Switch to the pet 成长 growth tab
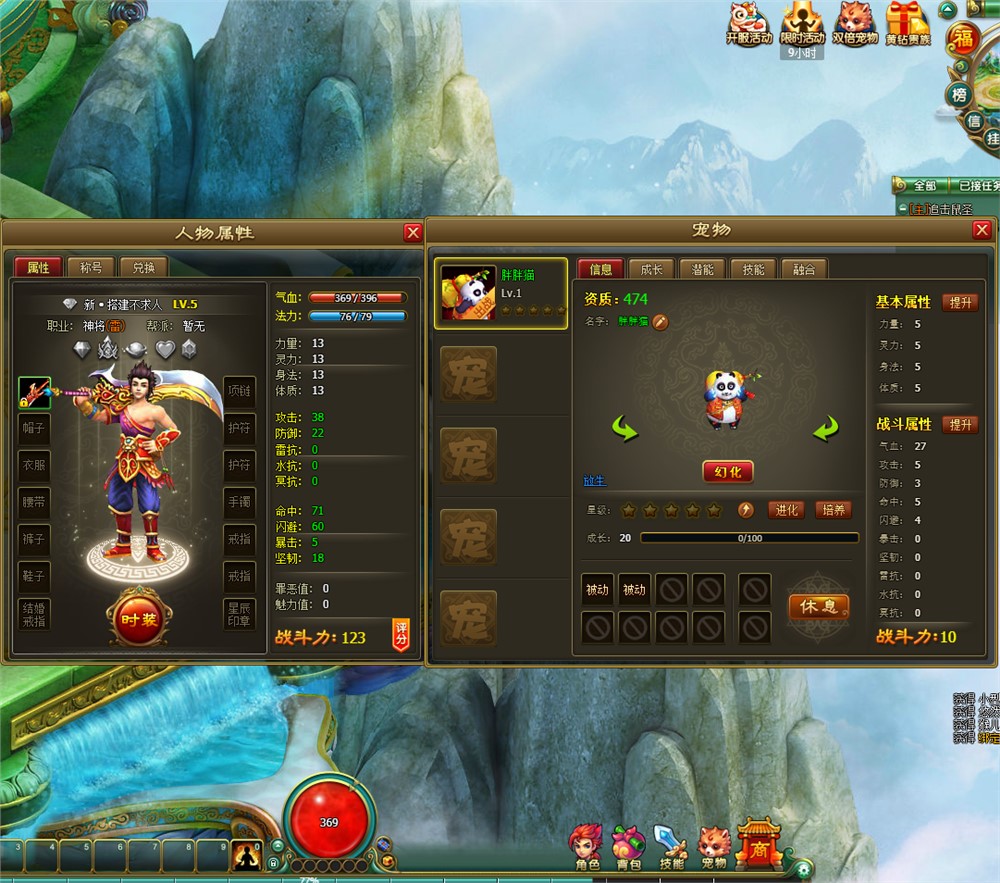The width and height of the screenshot is (1000, 883). click(x=651, y=269)
